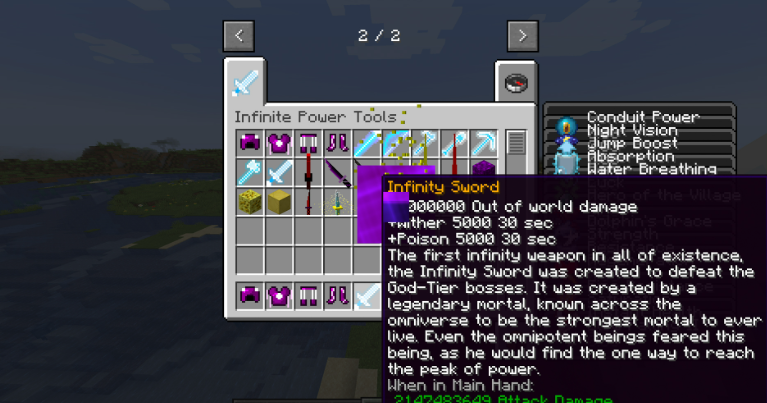Click the item list scrollbar handle
The height and width of the screenshot is (403, 767).
[x=516, y=143]
